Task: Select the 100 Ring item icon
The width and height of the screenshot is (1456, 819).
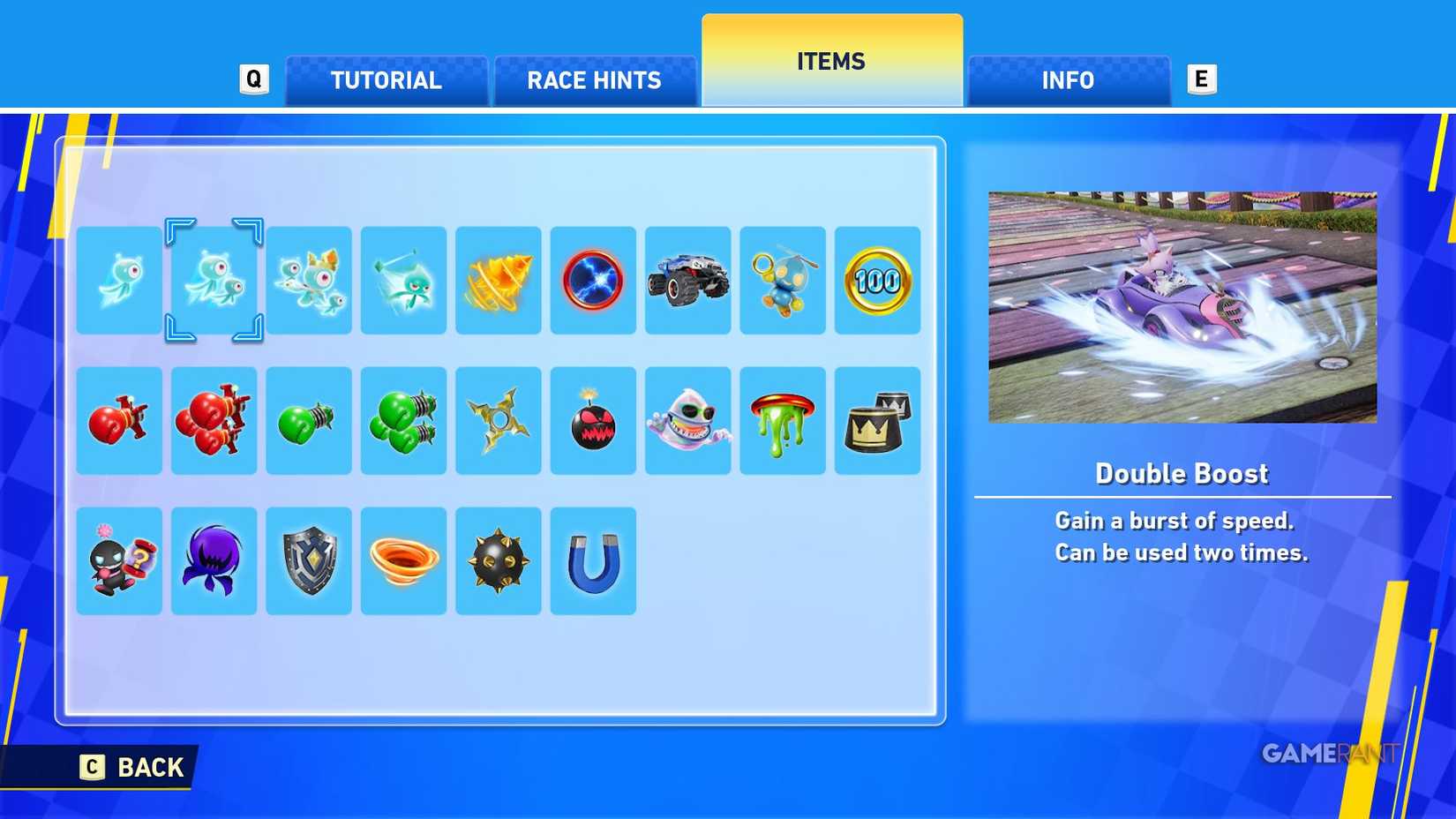Action: pyautogui.click(x=877, y=281)
